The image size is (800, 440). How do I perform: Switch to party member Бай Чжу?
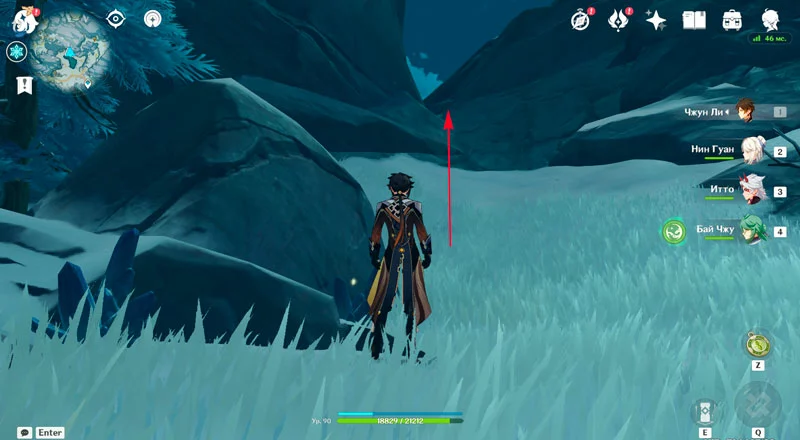pos(751,230)
